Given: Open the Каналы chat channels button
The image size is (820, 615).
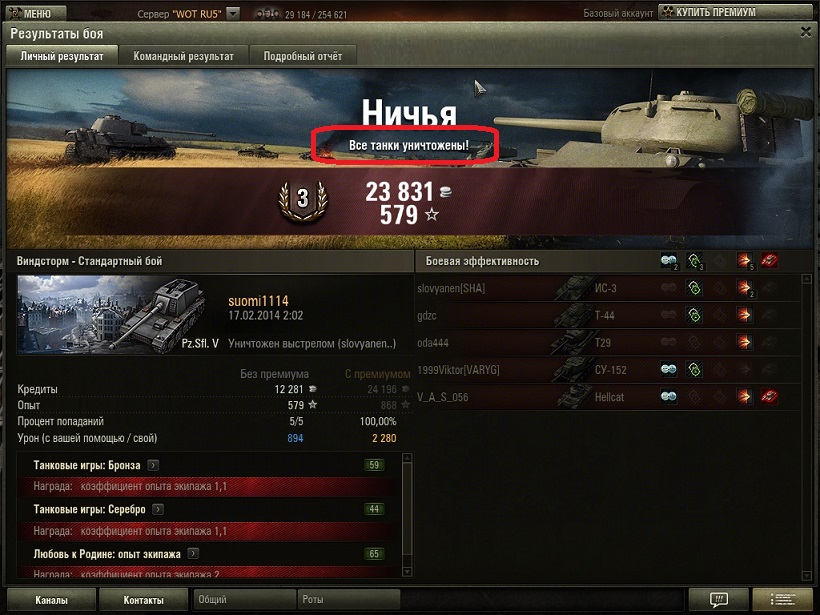Looking at the screenshot, I should coord(51,600).
